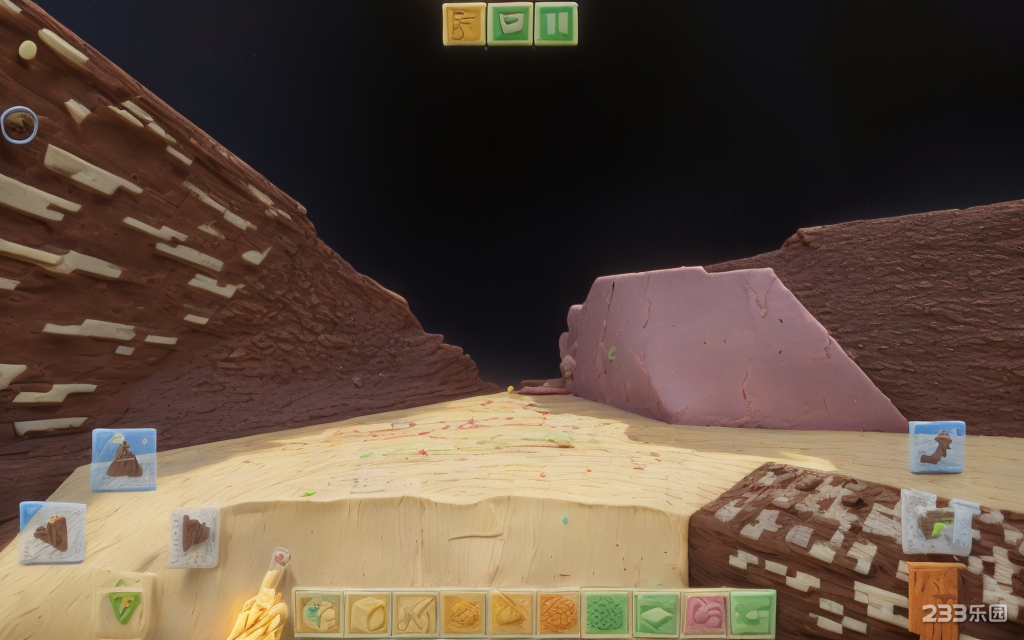Choose the last green glyph hotbar slot

[x=752, y=613]
